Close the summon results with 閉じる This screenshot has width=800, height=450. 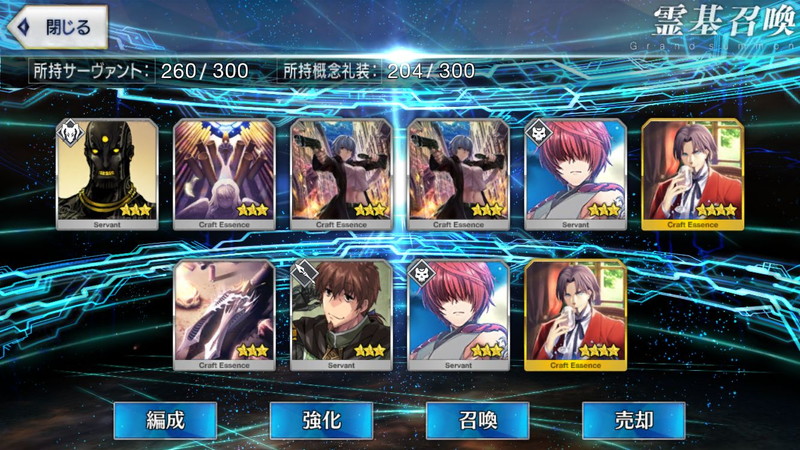click(57, 27)
